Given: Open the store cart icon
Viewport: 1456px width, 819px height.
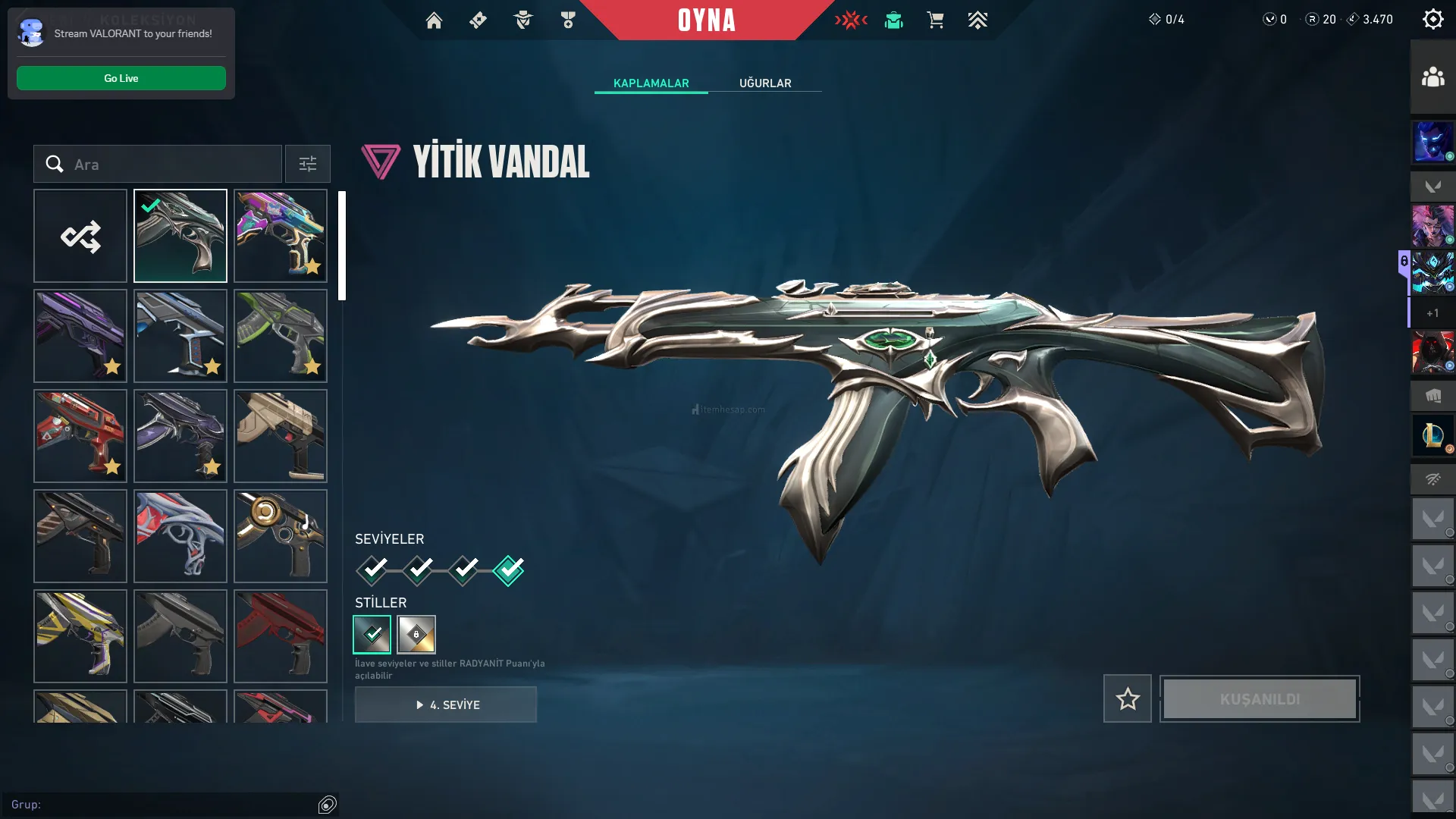Looking at the screenshot, I should pyautogui.click(x=935, y=20).
